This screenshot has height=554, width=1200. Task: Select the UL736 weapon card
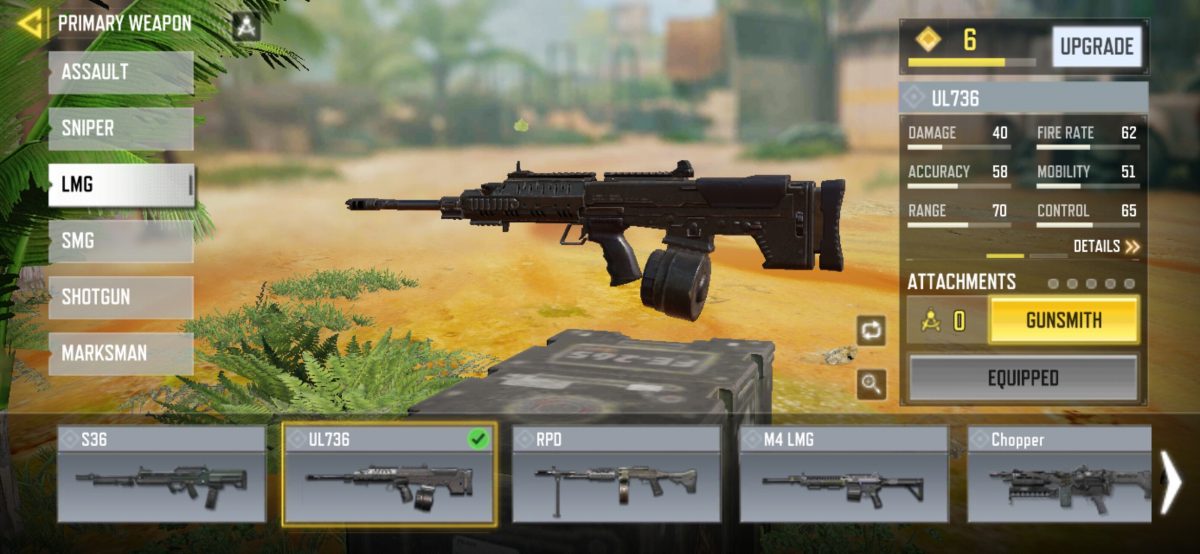tap(388, 474)
